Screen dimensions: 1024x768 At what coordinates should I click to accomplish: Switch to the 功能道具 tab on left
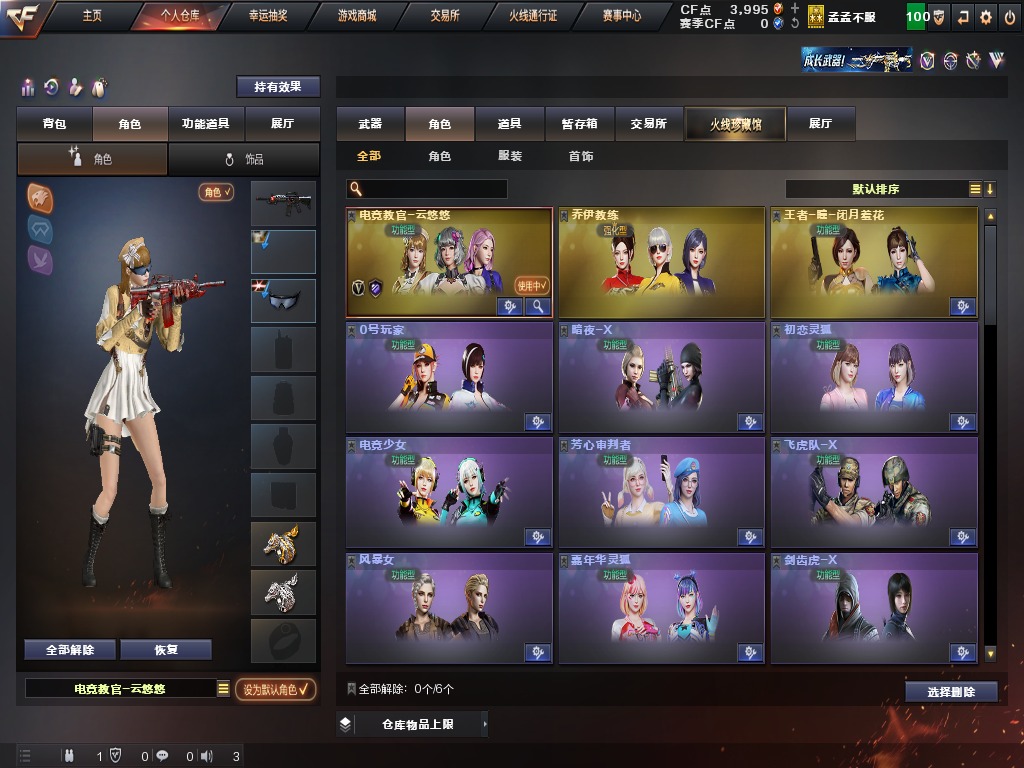(206, 124)
